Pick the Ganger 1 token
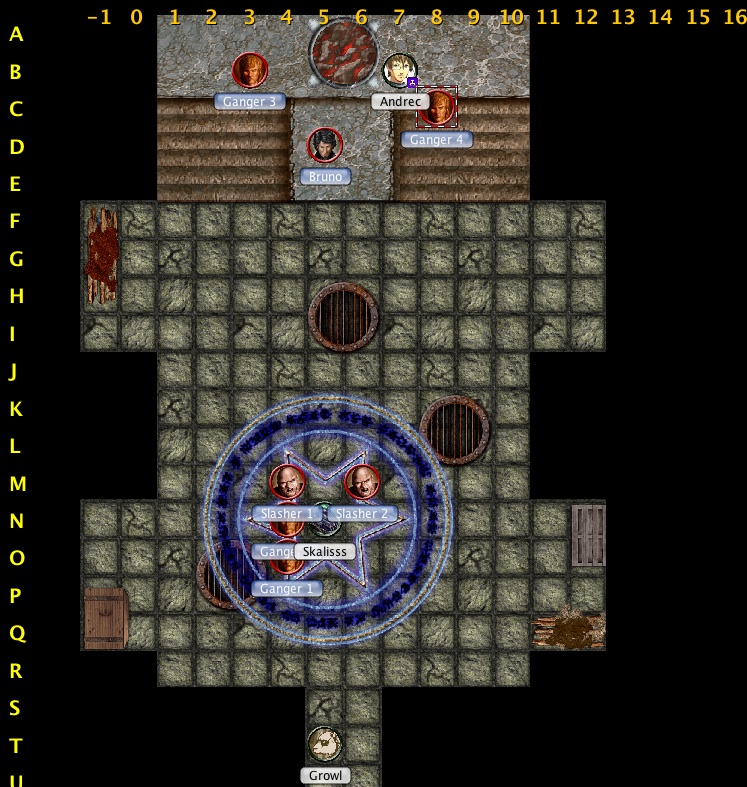The image size is (747, 787). click(288, 568)
